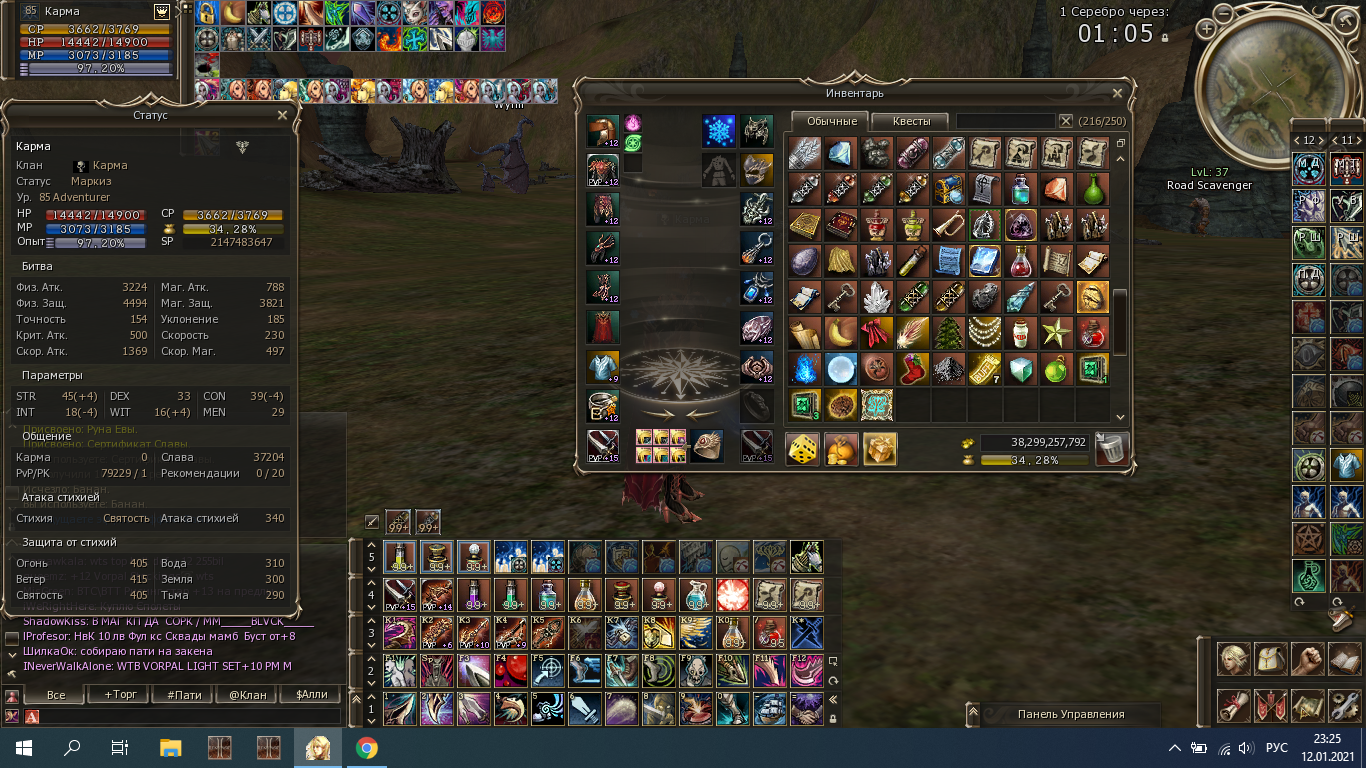Zoom in the minimap with the plus button
This screenshot has height=768, width=1366.
(1206, 30)
